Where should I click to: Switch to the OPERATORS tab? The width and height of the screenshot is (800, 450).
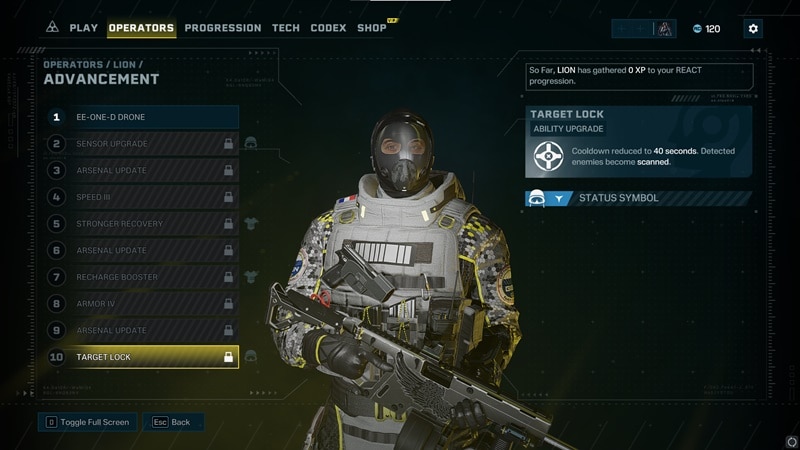[x=141, y=28]
